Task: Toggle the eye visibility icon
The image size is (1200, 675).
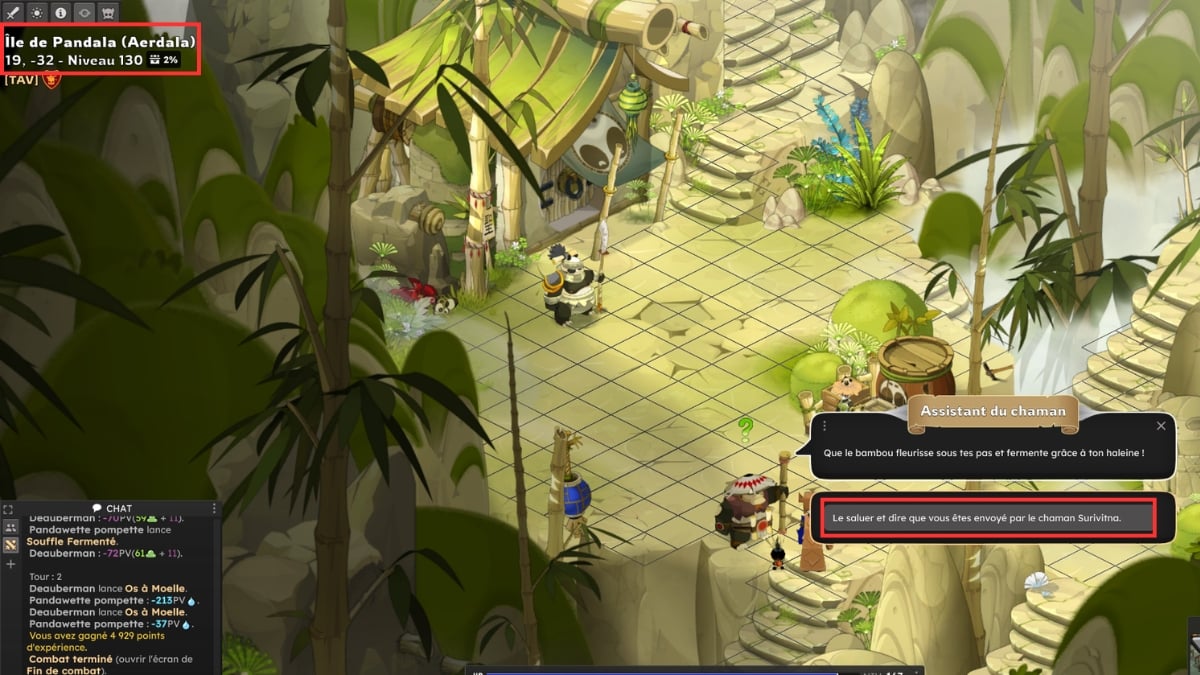Action: pos(84,13)
